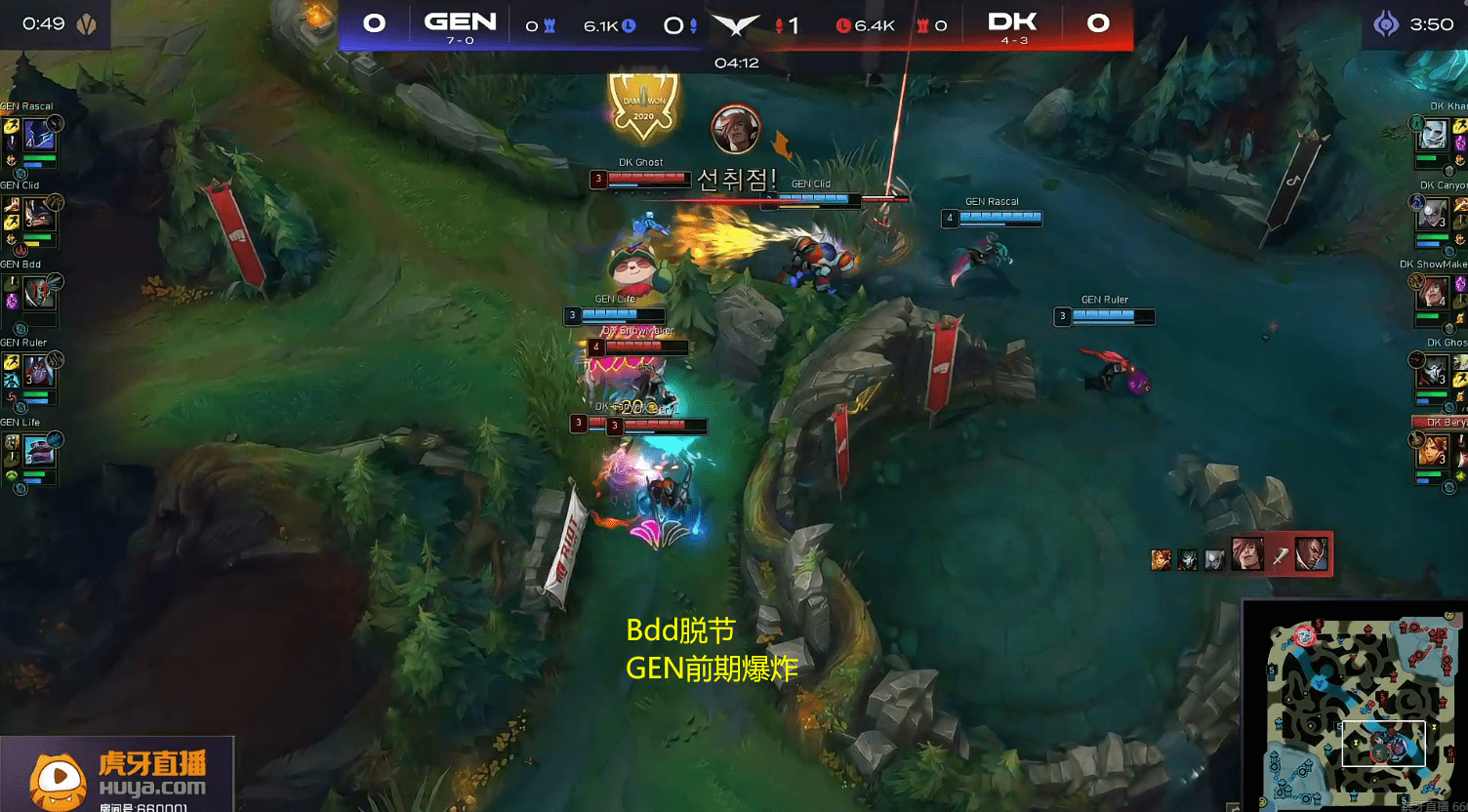Select DK Canyon's champion portrait
Image resolution: width=1468 pixels, height=812 pixels.
(1433, 213)
